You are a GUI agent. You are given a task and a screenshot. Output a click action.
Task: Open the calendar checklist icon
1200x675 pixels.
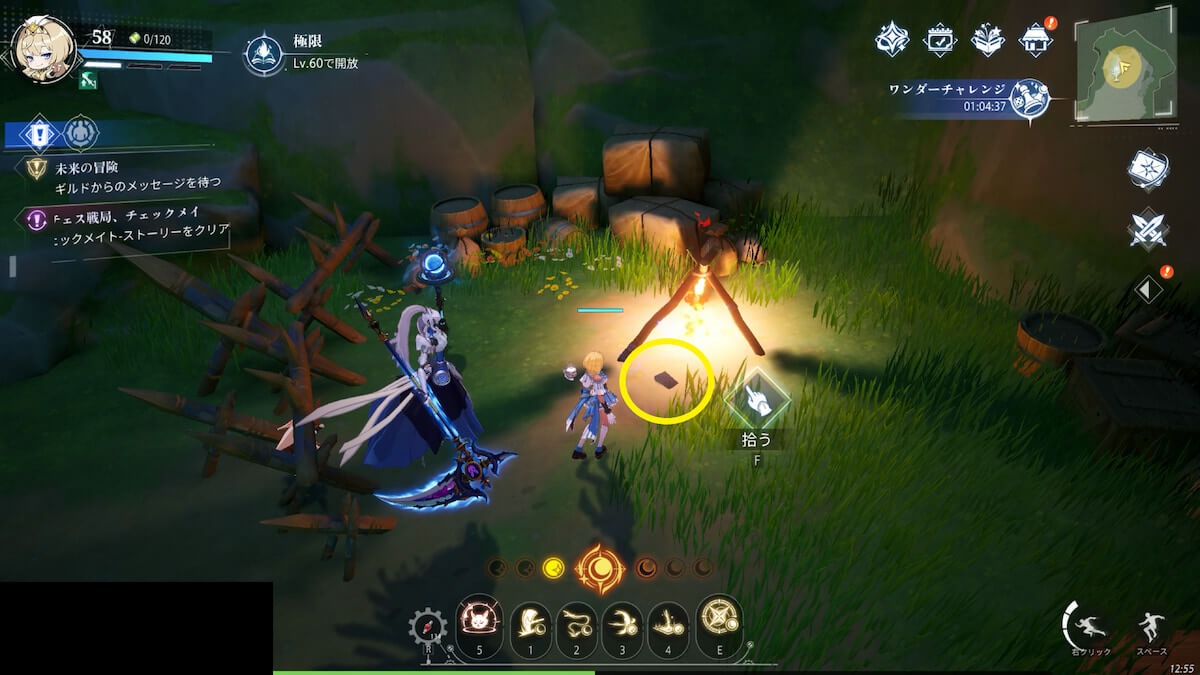940,40
